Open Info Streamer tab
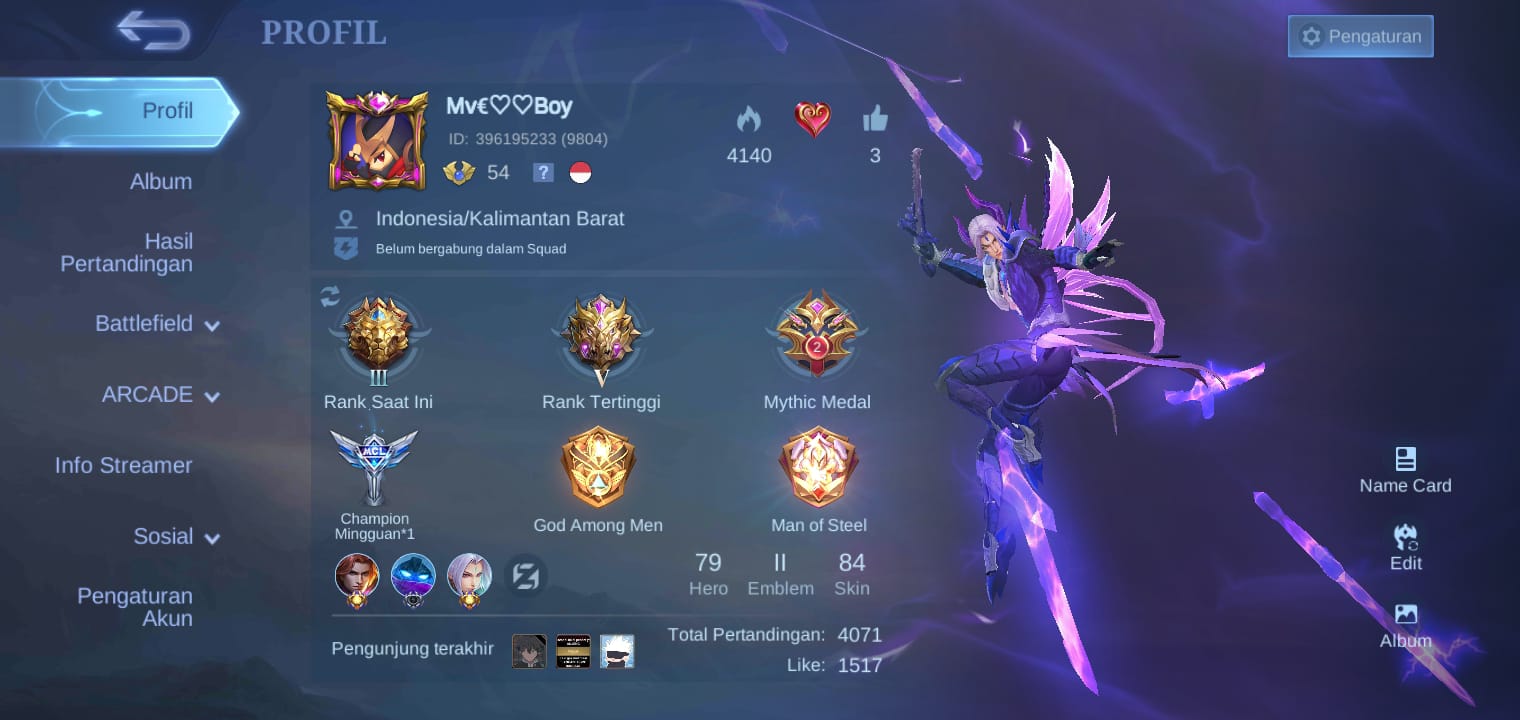 (x=123, y=465)
